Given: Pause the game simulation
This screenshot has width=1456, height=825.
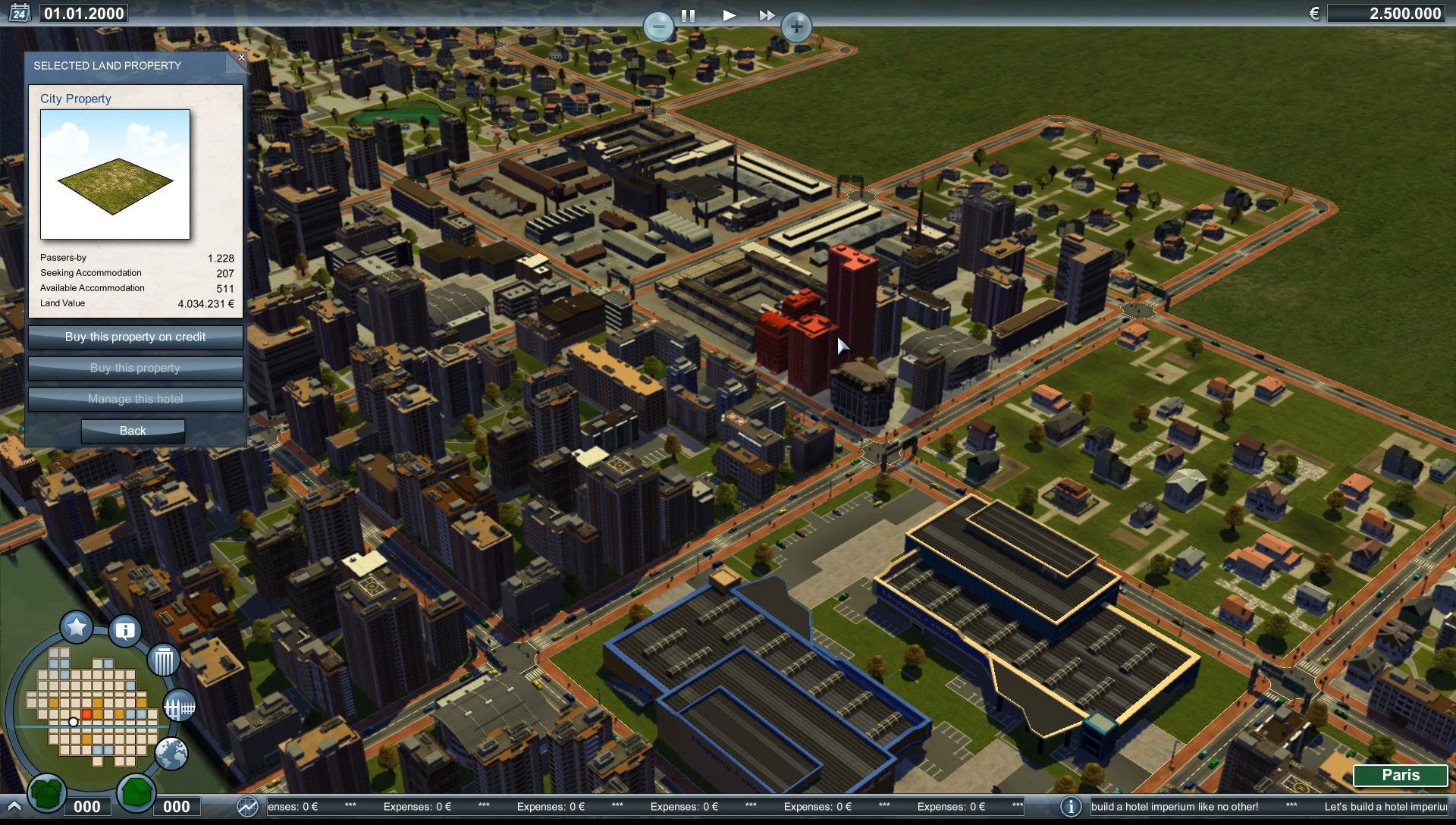Looking at the screenshot, I should point(686,14).
